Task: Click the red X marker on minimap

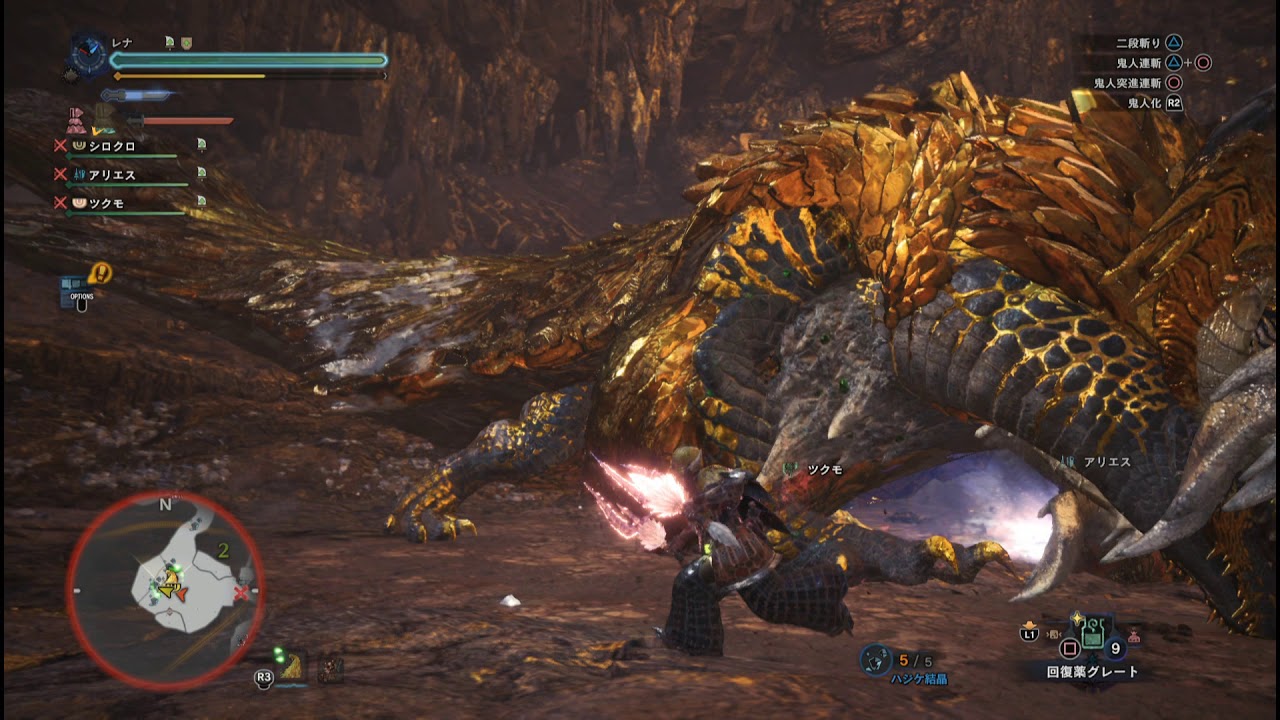Action: click(241, 594)
